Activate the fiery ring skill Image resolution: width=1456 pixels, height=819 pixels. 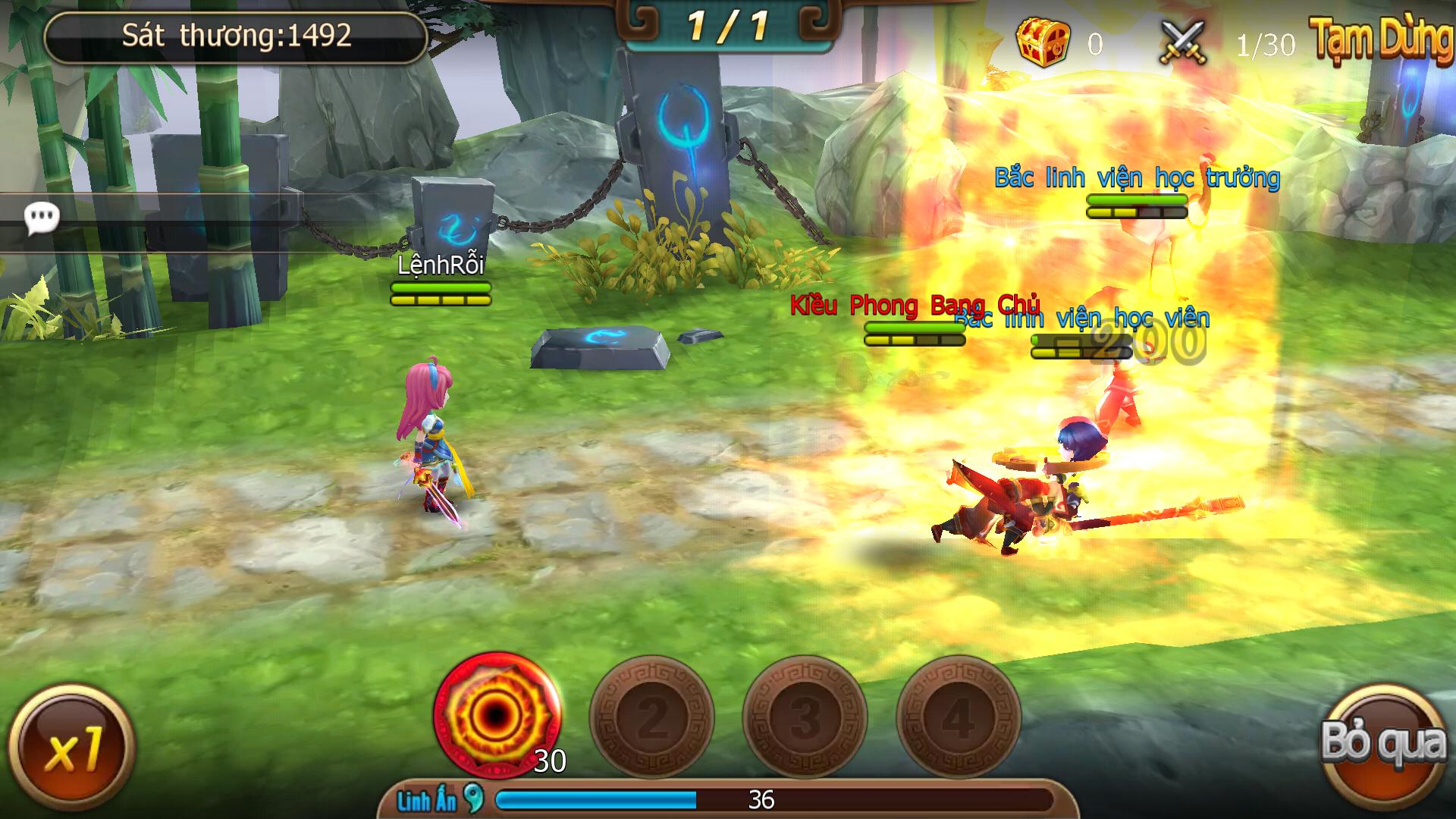pyautogui.click(x=497, y=714)
